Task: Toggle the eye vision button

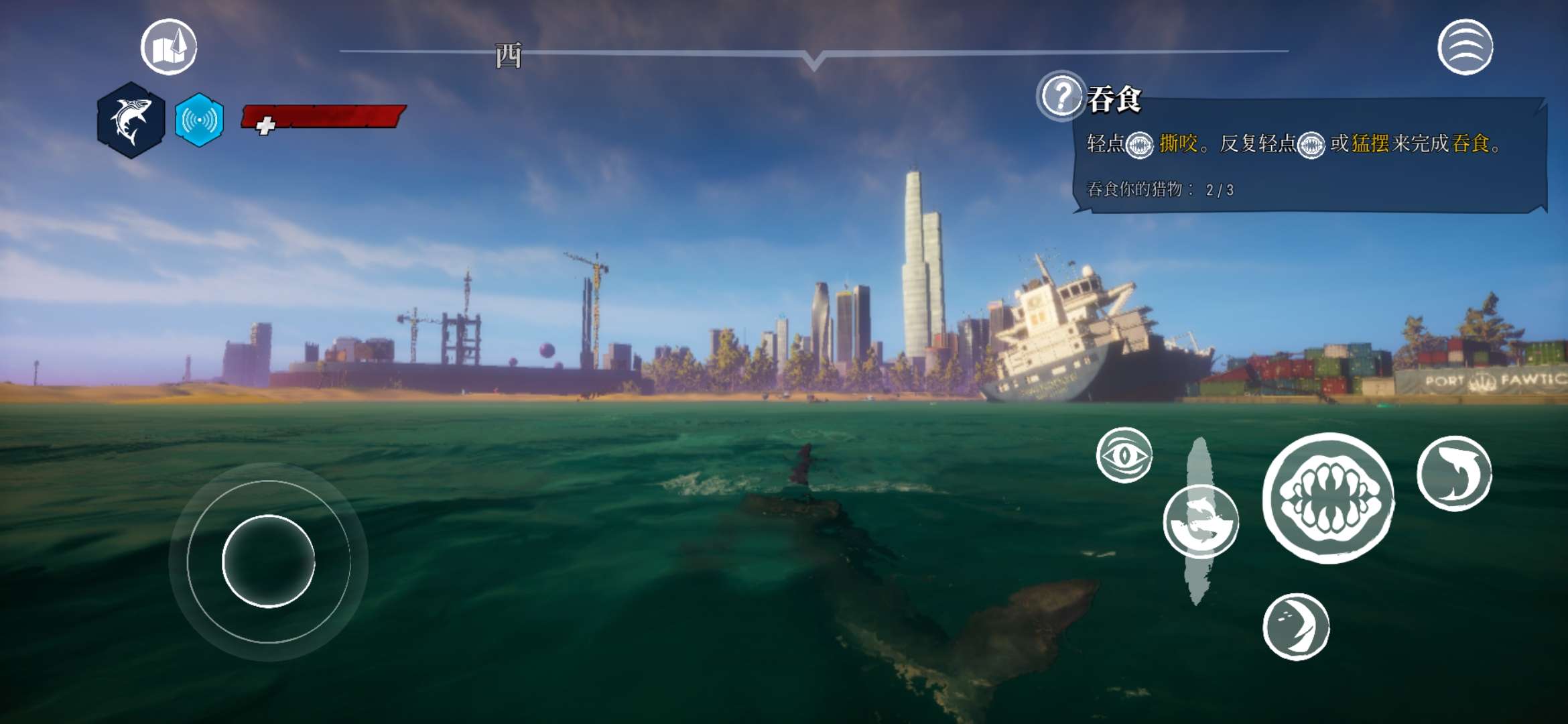Action: coord(1124,455)
